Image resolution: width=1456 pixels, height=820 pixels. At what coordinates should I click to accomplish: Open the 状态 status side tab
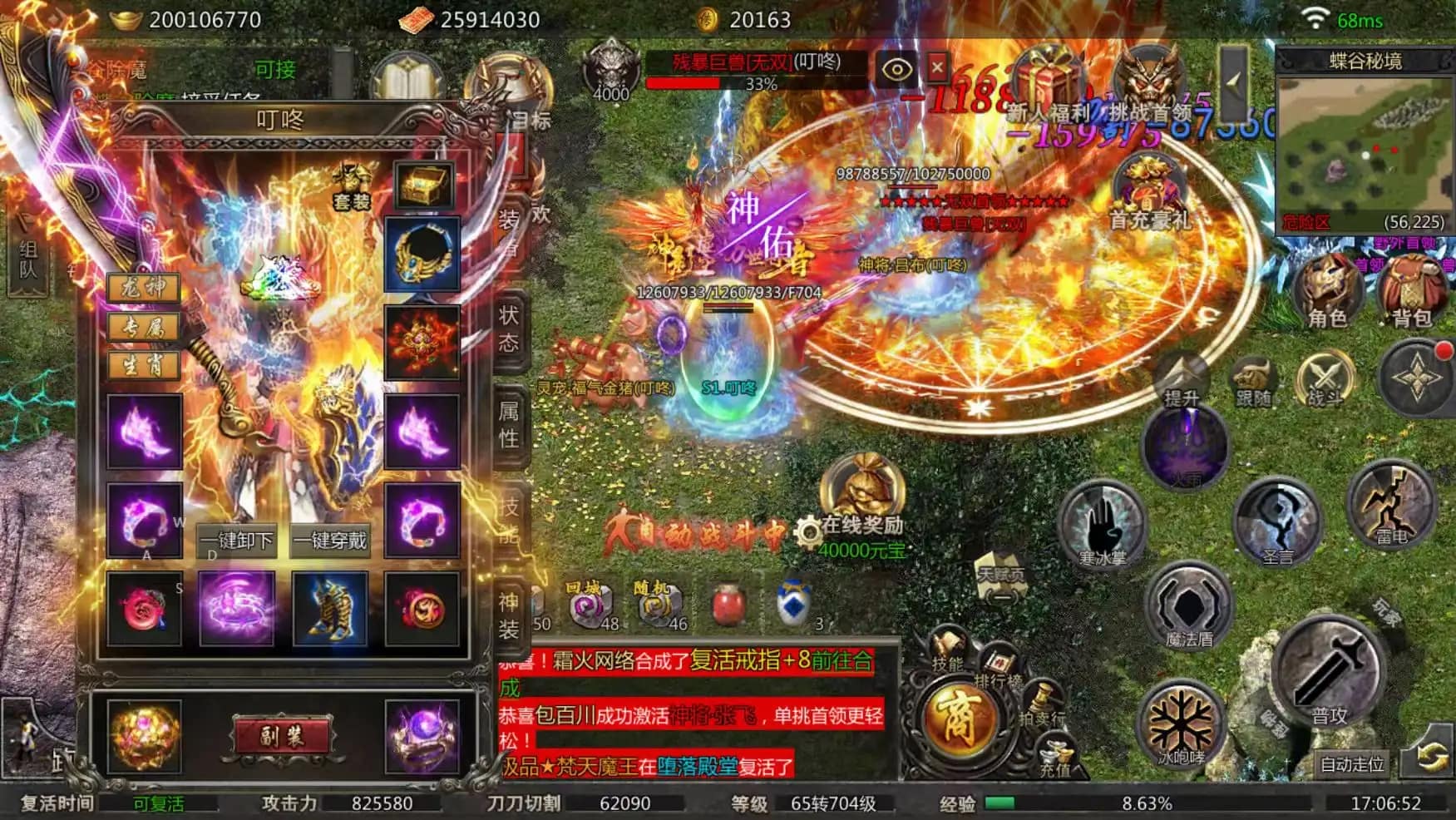point(509,328)
